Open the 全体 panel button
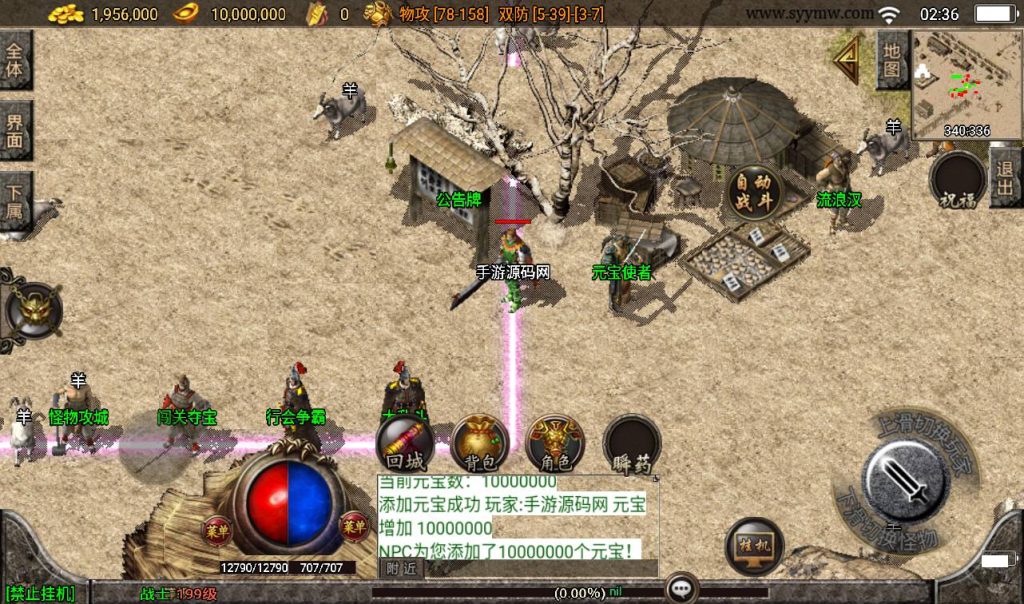1024x604 pixels. [x=15, y=60]
